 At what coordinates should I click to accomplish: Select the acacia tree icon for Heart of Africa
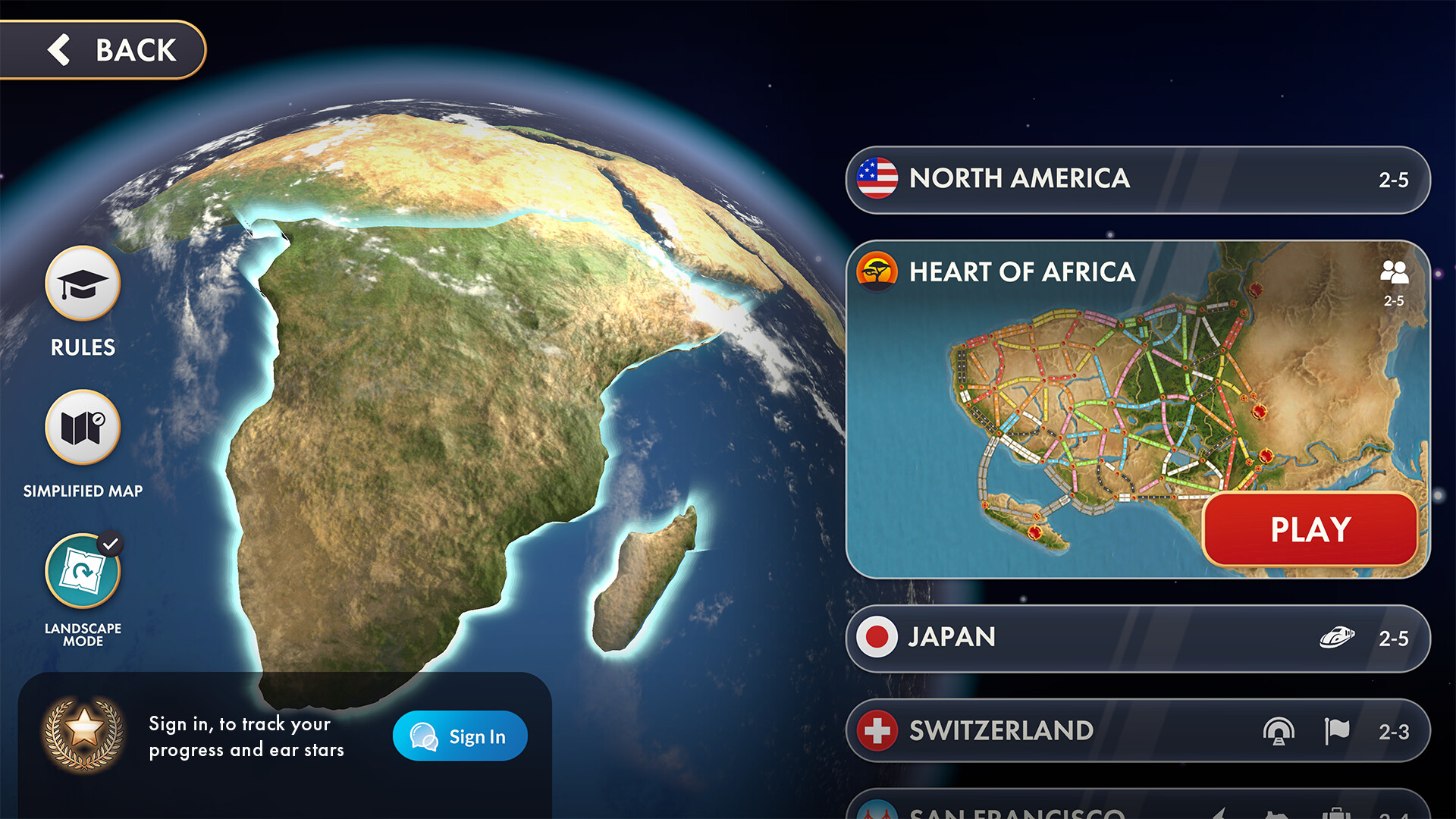pos(878,272)
